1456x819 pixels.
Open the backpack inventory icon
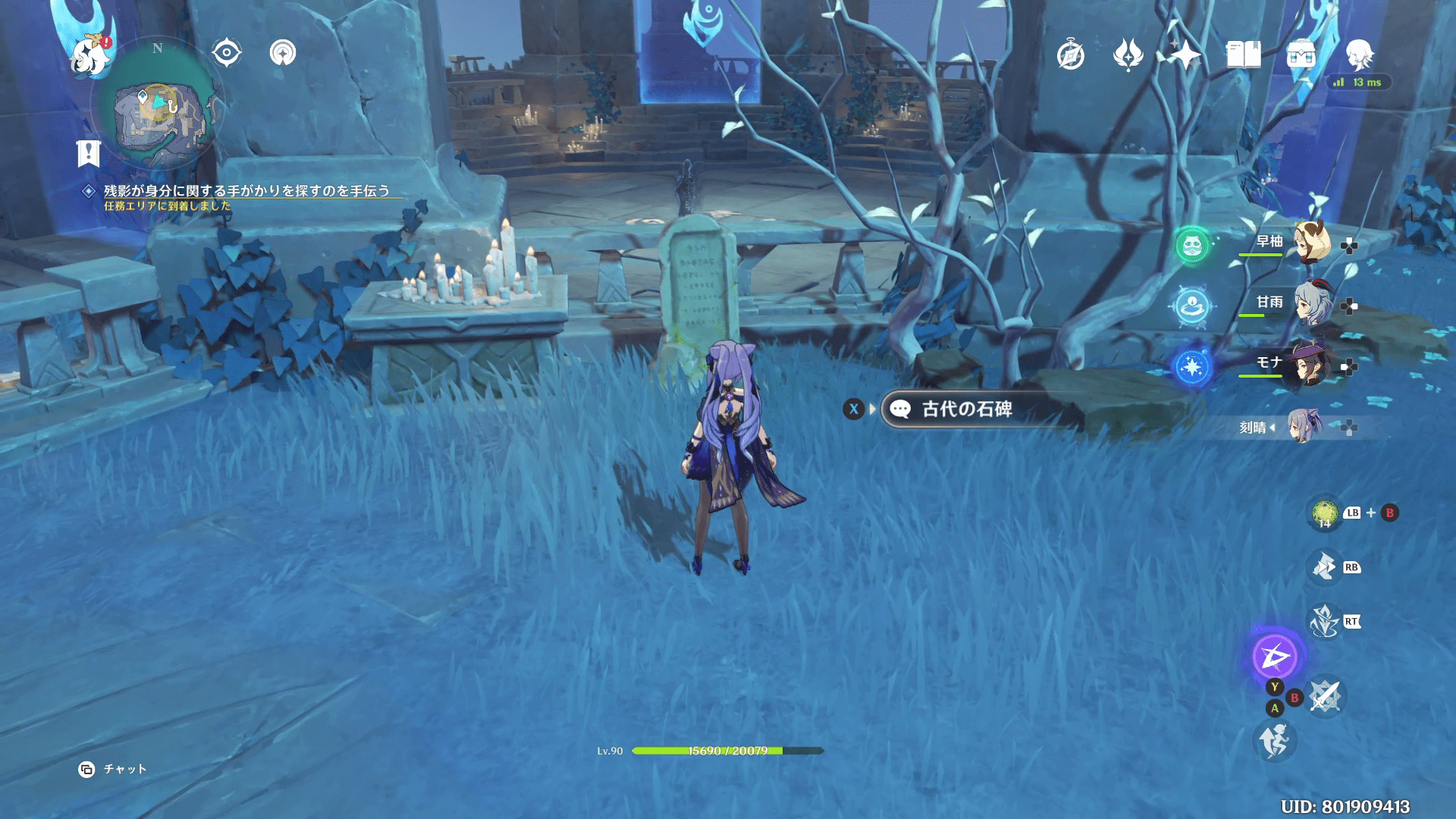1301,55
